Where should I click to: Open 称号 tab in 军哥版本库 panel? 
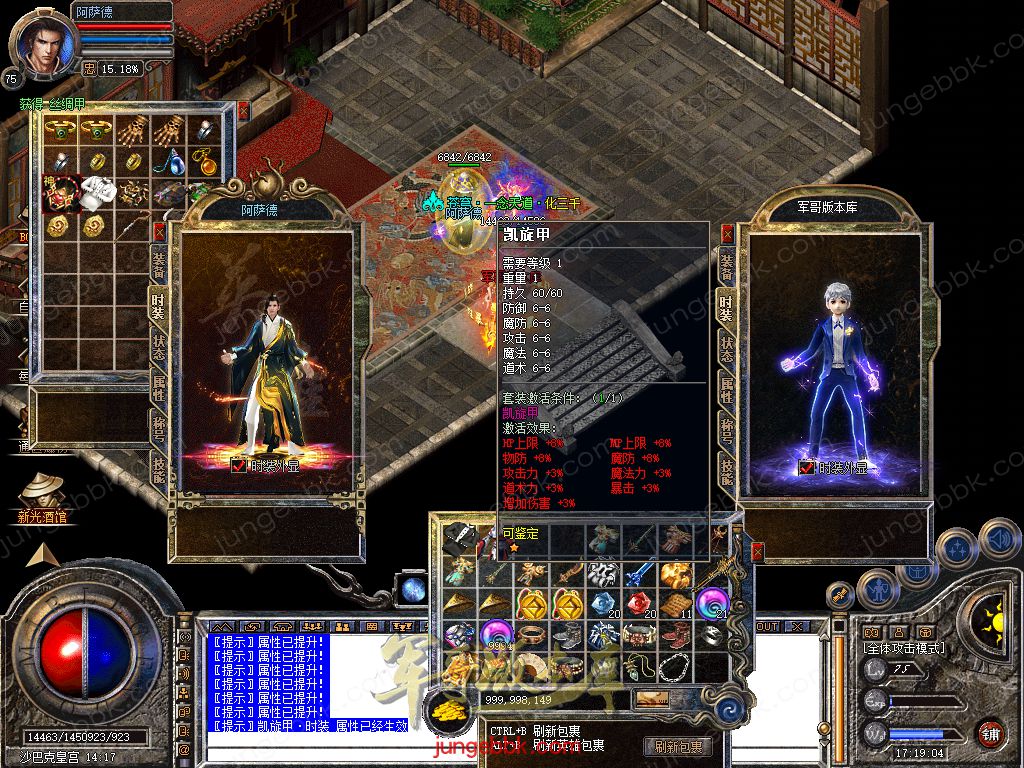point(727,427)
